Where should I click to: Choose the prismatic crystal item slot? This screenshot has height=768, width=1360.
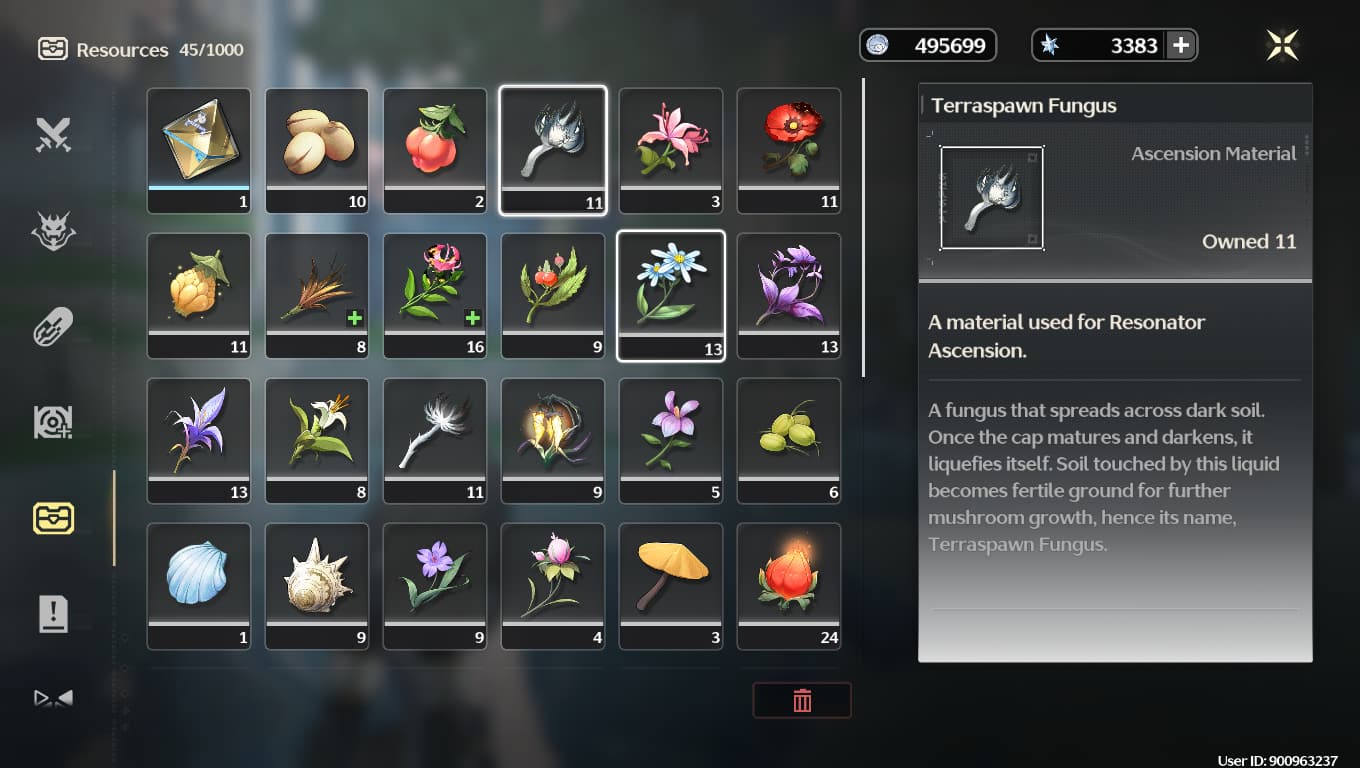199,150
